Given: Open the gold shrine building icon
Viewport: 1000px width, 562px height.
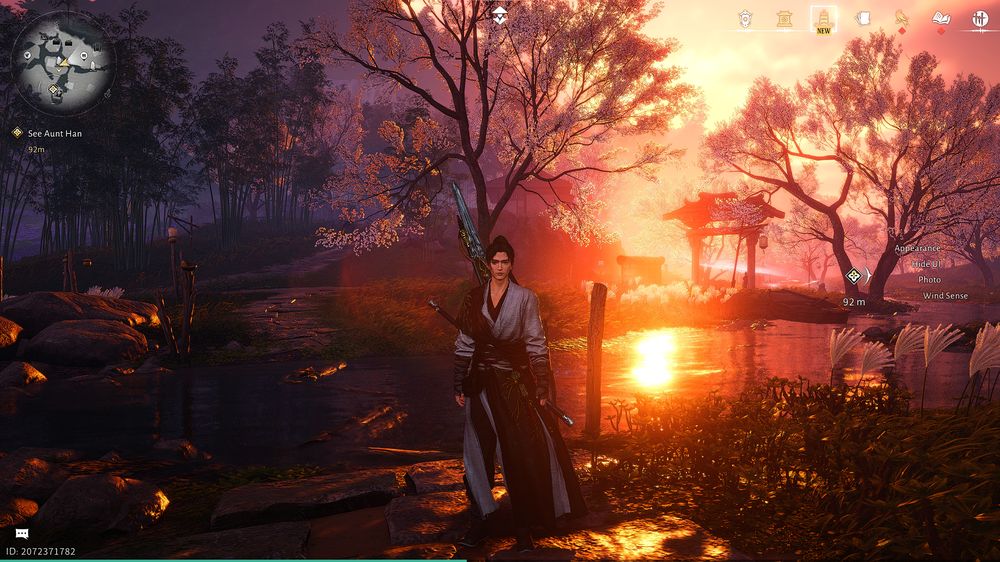Looking at the screenshot, I should click(785, 18).
